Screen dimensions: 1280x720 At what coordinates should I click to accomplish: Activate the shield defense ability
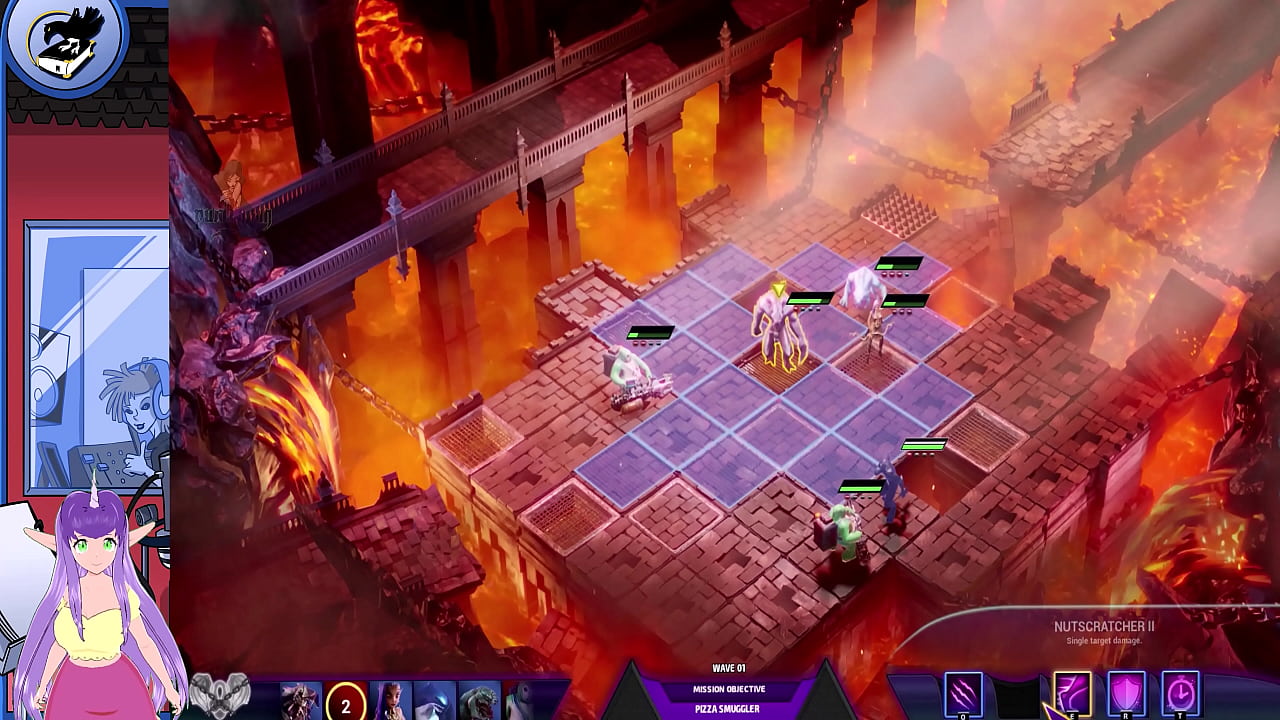1126,693
